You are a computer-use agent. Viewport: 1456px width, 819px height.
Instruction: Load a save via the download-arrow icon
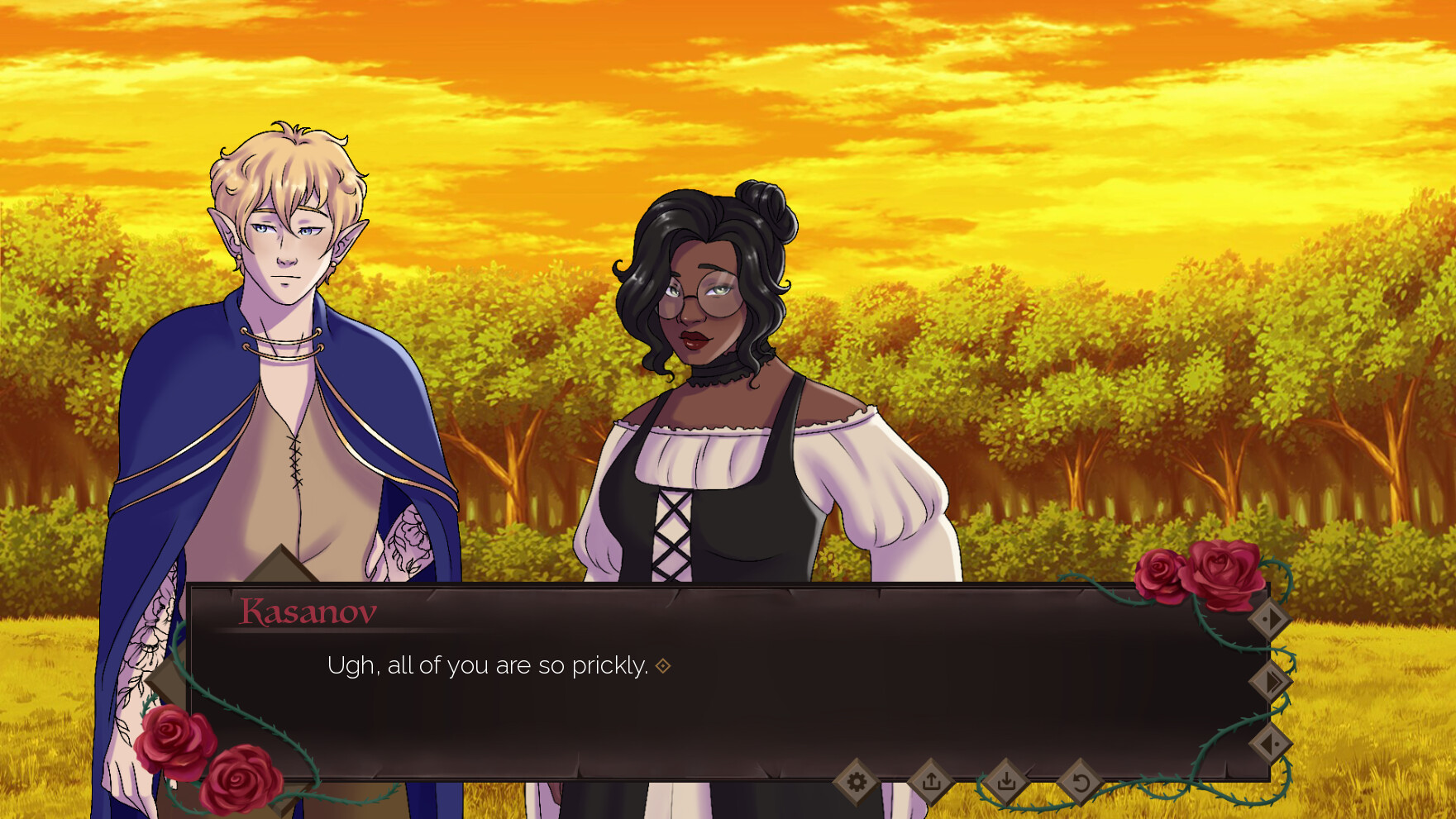tap(1007, 781)
